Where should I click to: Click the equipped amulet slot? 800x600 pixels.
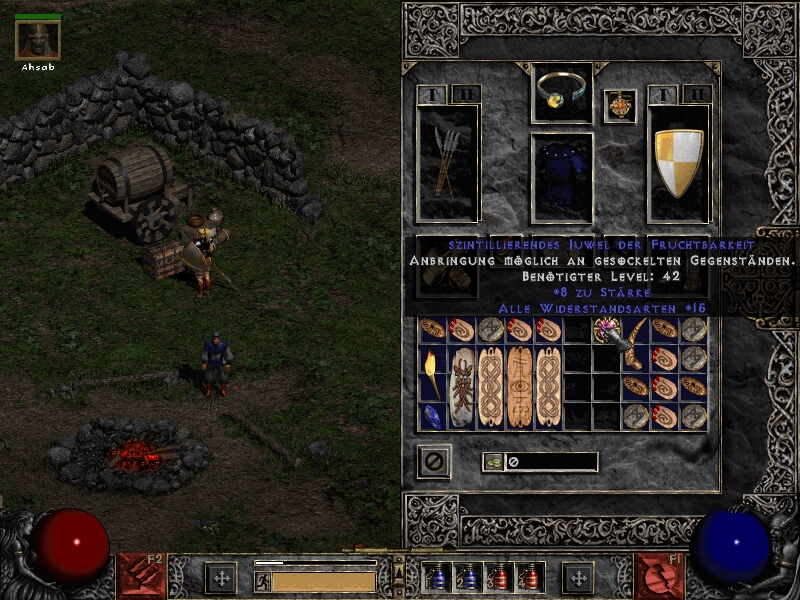pyautogui.click(x=620, y=106)
